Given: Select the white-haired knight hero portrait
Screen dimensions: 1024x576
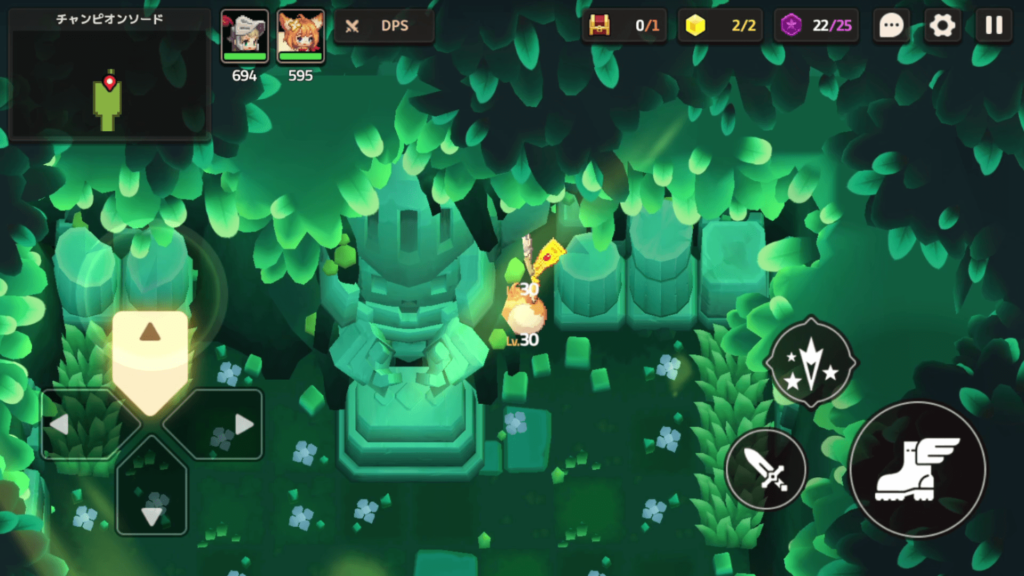Looking at the screenshot, I should click(x=245, y=37).
